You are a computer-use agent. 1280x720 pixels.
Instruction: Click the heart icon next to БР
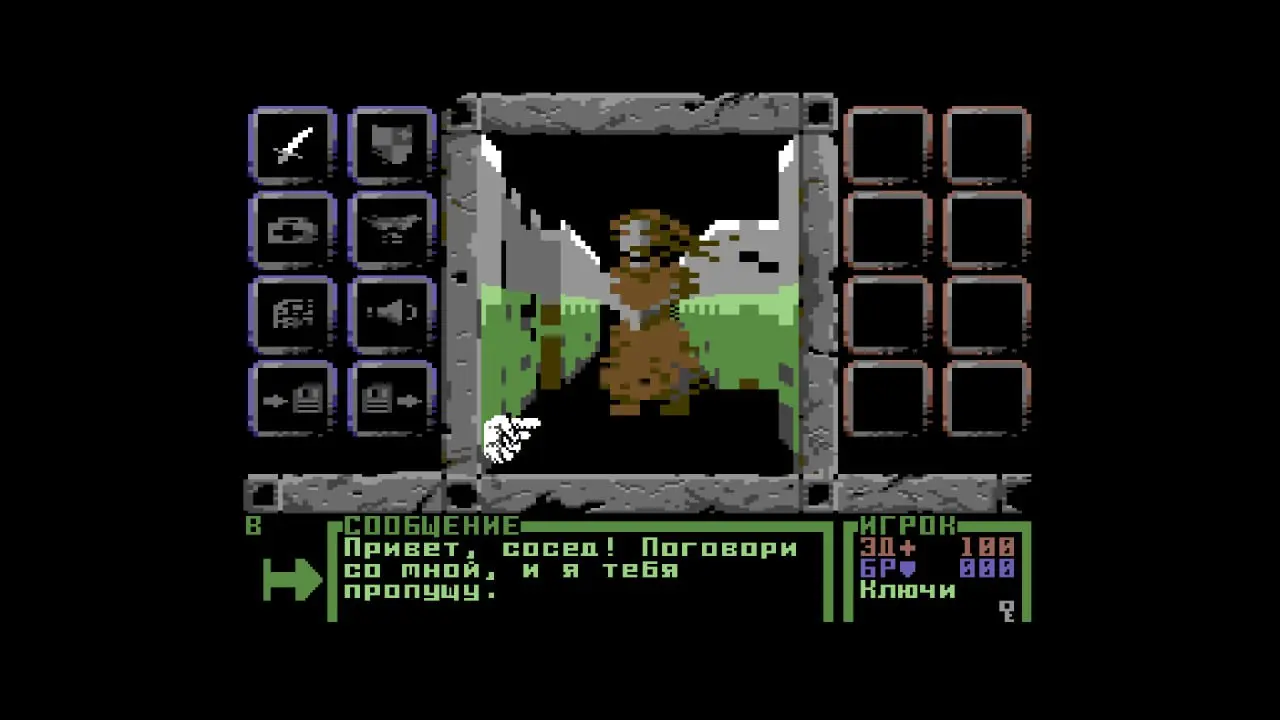tap(906, 566)
